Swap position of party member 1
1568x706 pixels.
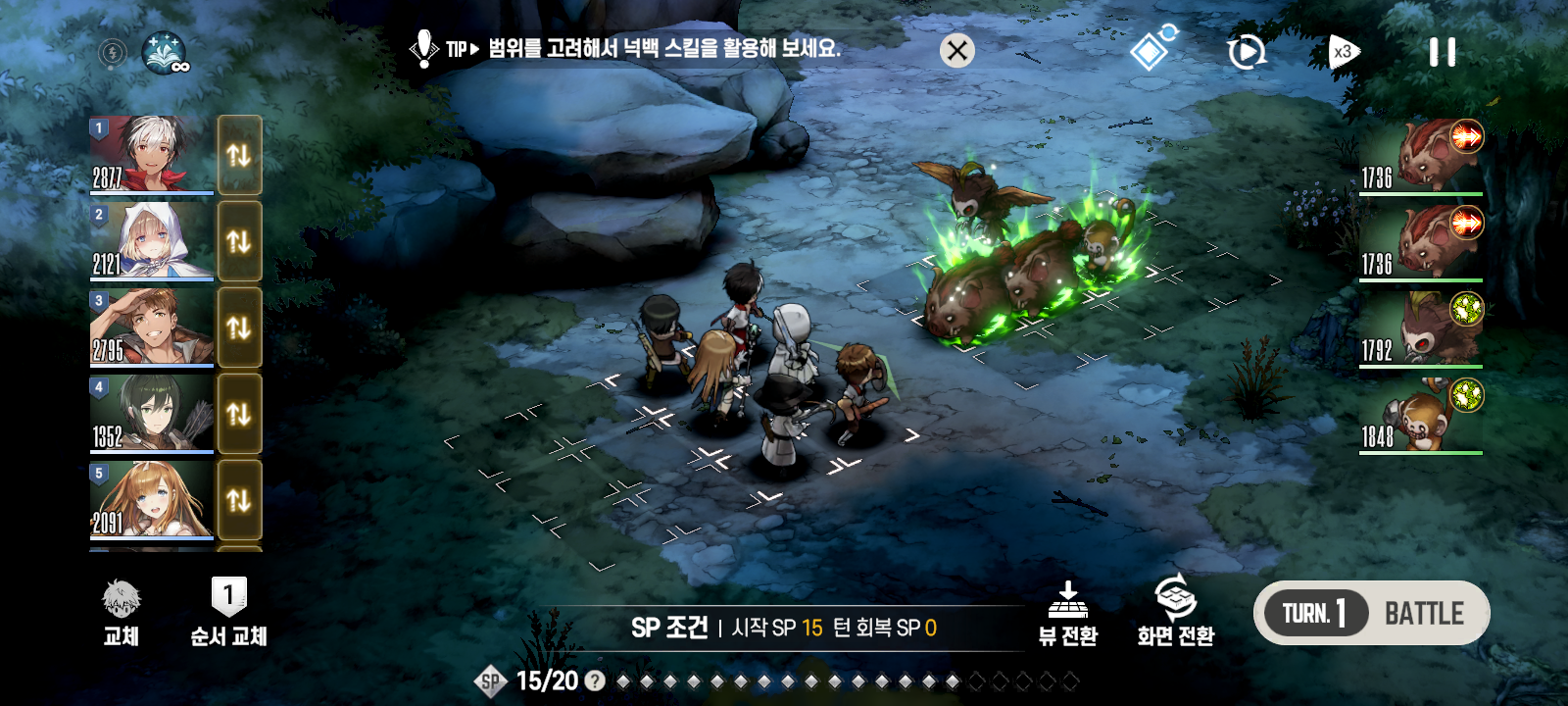(239, 154)
